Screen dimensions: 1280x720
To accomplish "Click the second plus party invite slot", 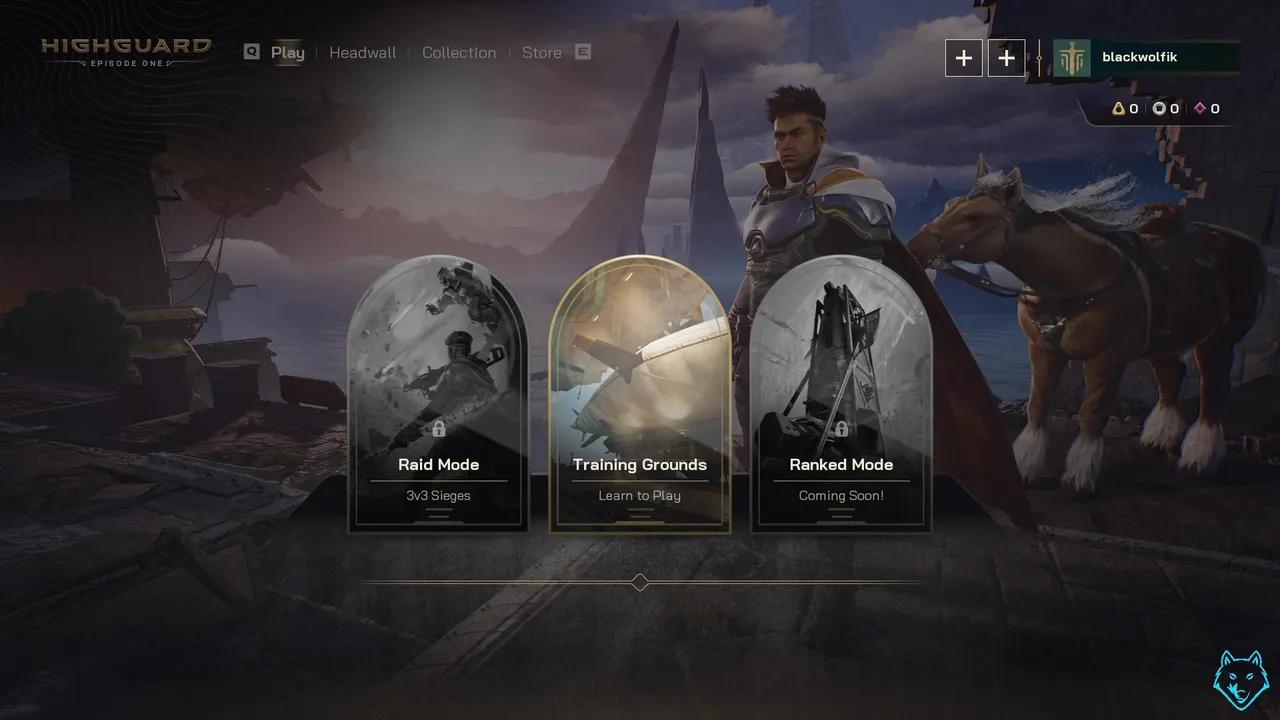I will click(1006, 58).
